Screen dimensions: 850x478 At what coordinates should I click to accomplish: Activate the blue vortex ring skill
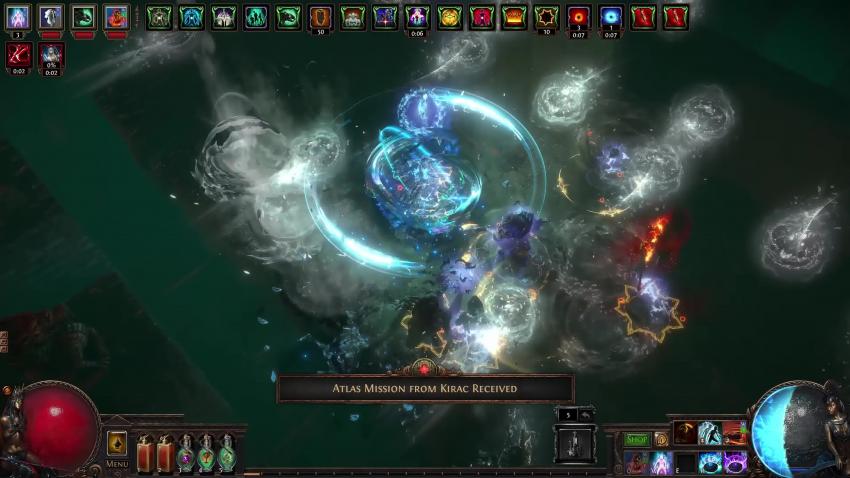coord(710,462)
